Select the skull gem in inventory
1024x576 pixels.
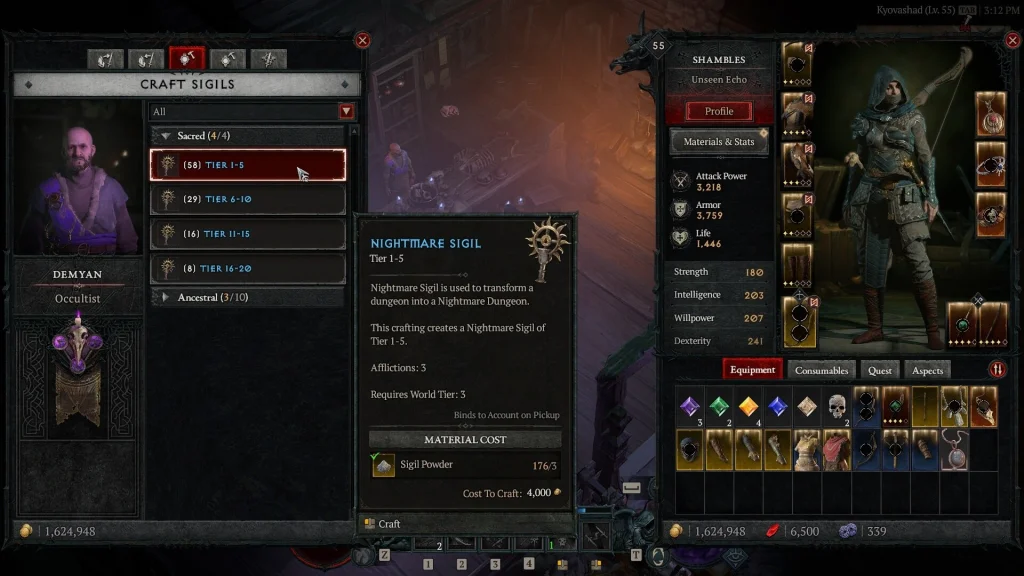pos(838,407)
